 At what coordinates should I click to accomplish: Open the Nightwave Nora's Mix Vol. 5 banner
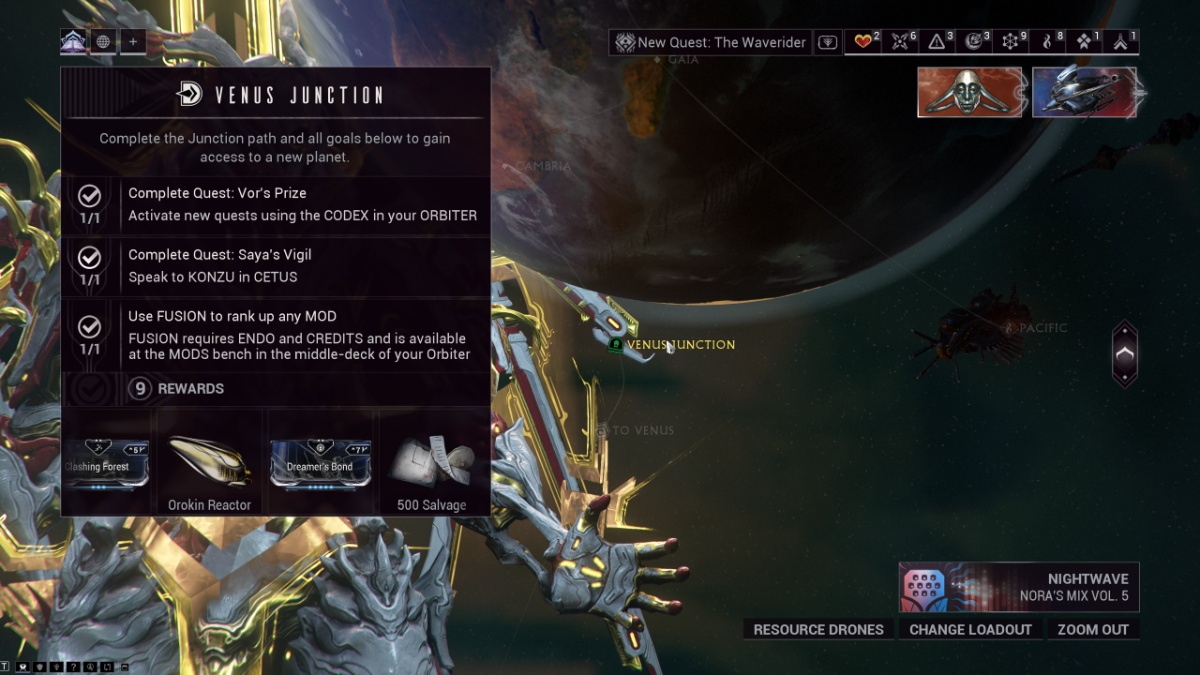click(1018, 587)
